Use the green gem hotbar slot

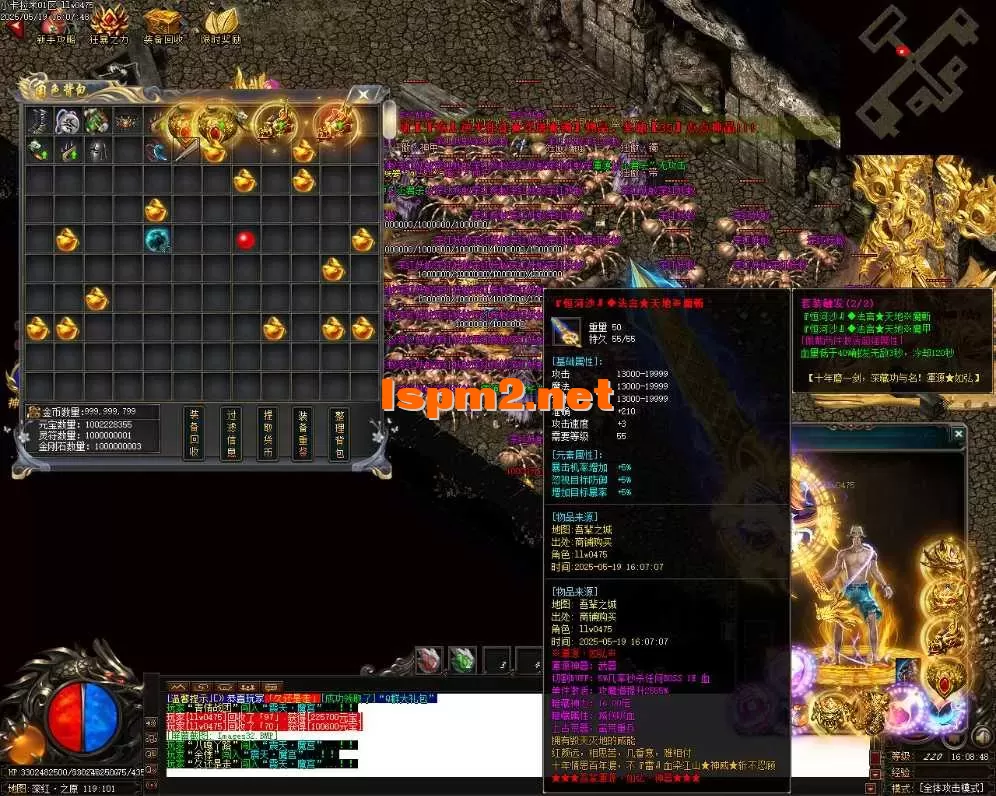click(x=461, y=660)
